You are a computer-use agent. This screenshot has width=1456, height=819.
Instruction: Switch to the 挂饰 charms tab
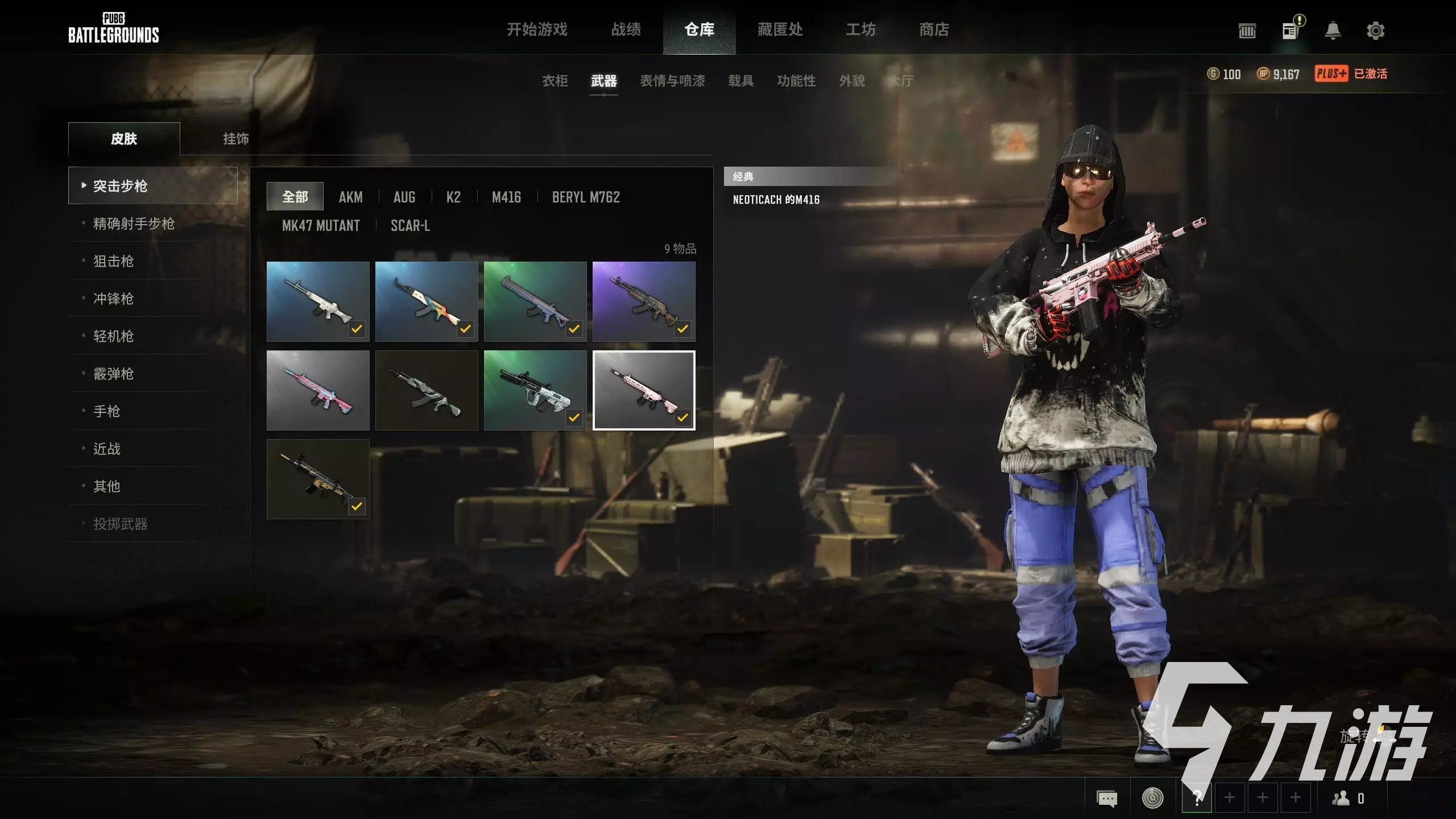tap(235, 139)
